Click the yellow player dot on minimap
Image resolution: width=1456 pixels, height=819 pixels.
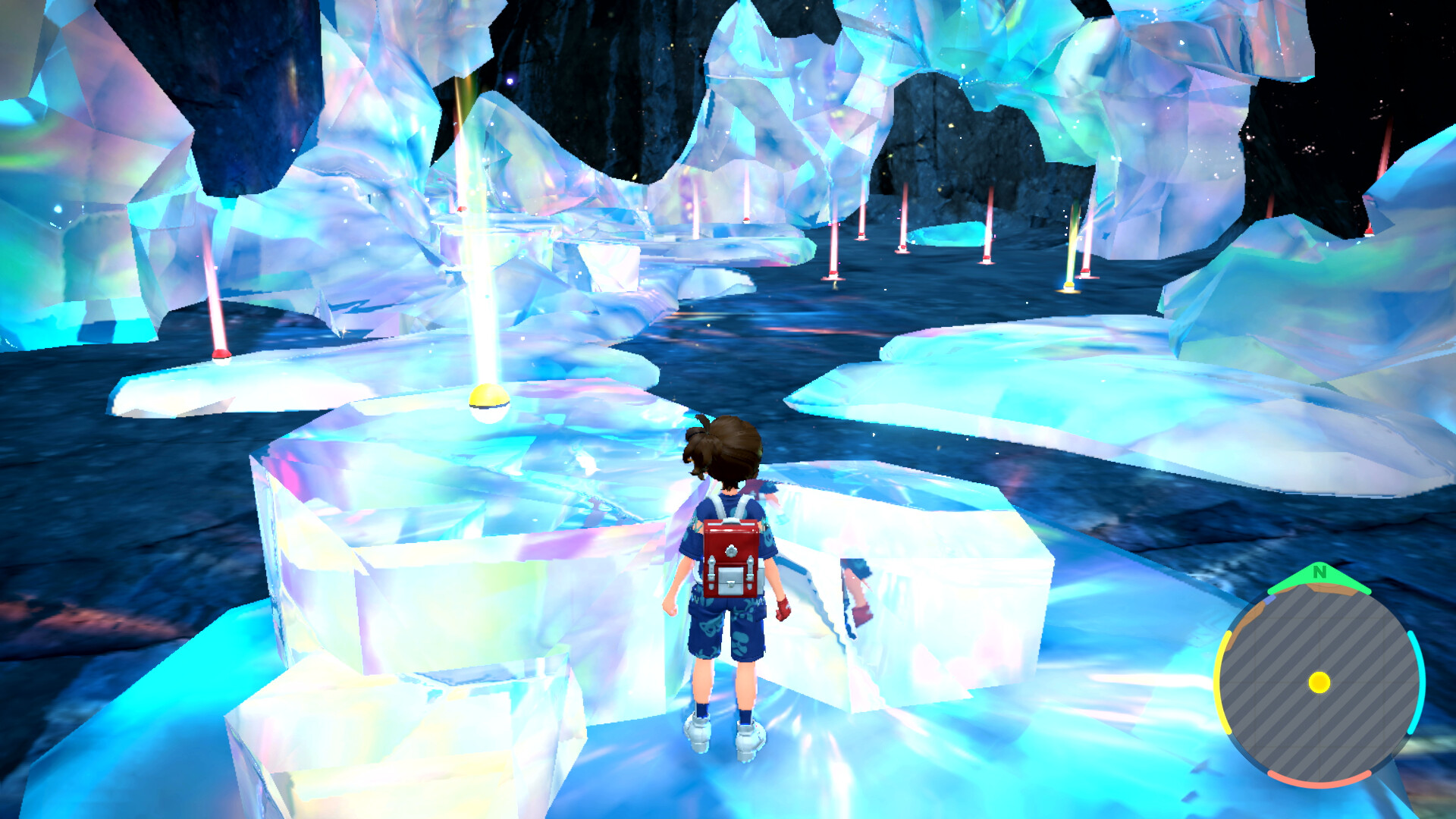[1319, 682]
